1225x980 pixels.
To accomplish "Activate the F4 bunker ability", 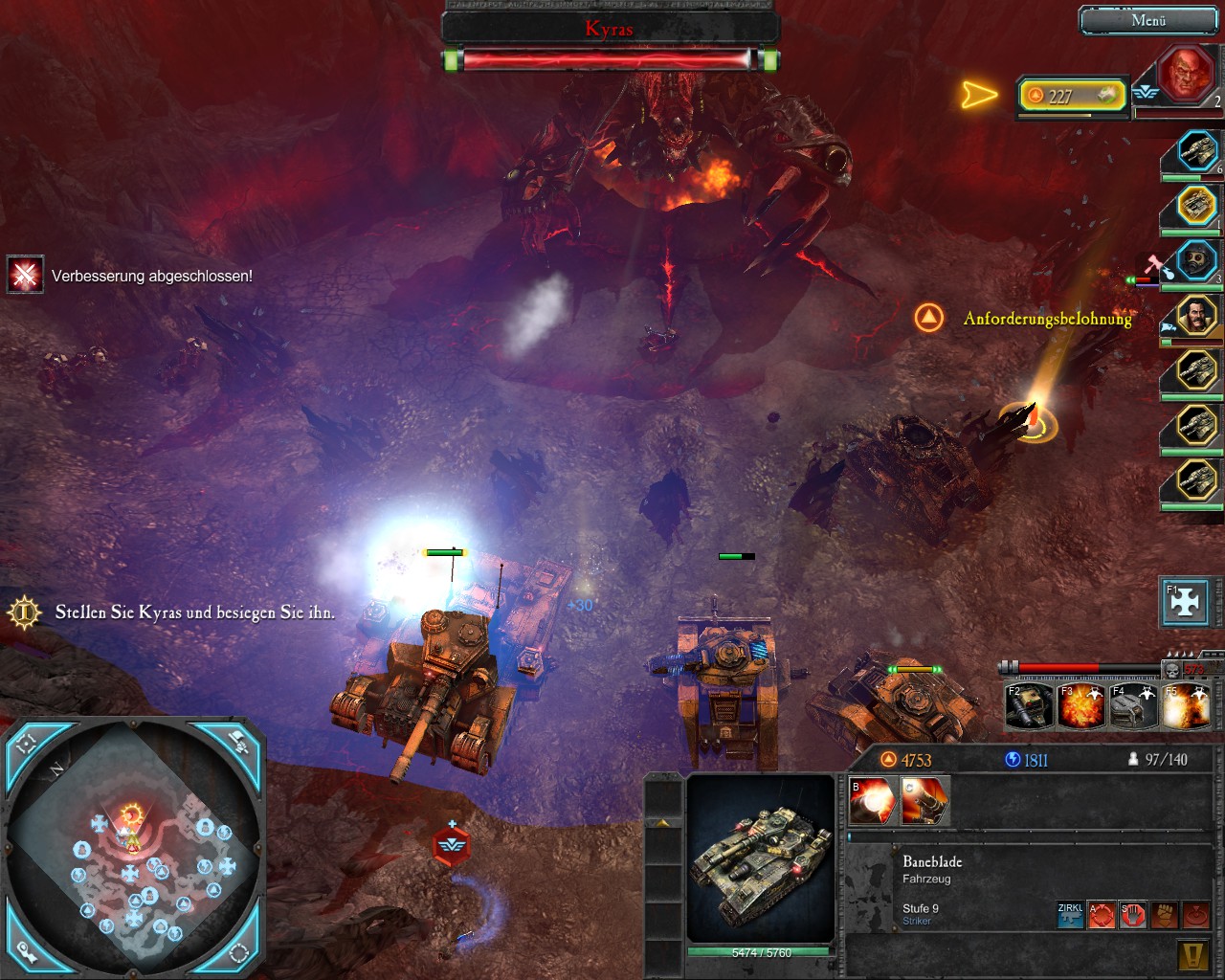I will (1132, 705).
